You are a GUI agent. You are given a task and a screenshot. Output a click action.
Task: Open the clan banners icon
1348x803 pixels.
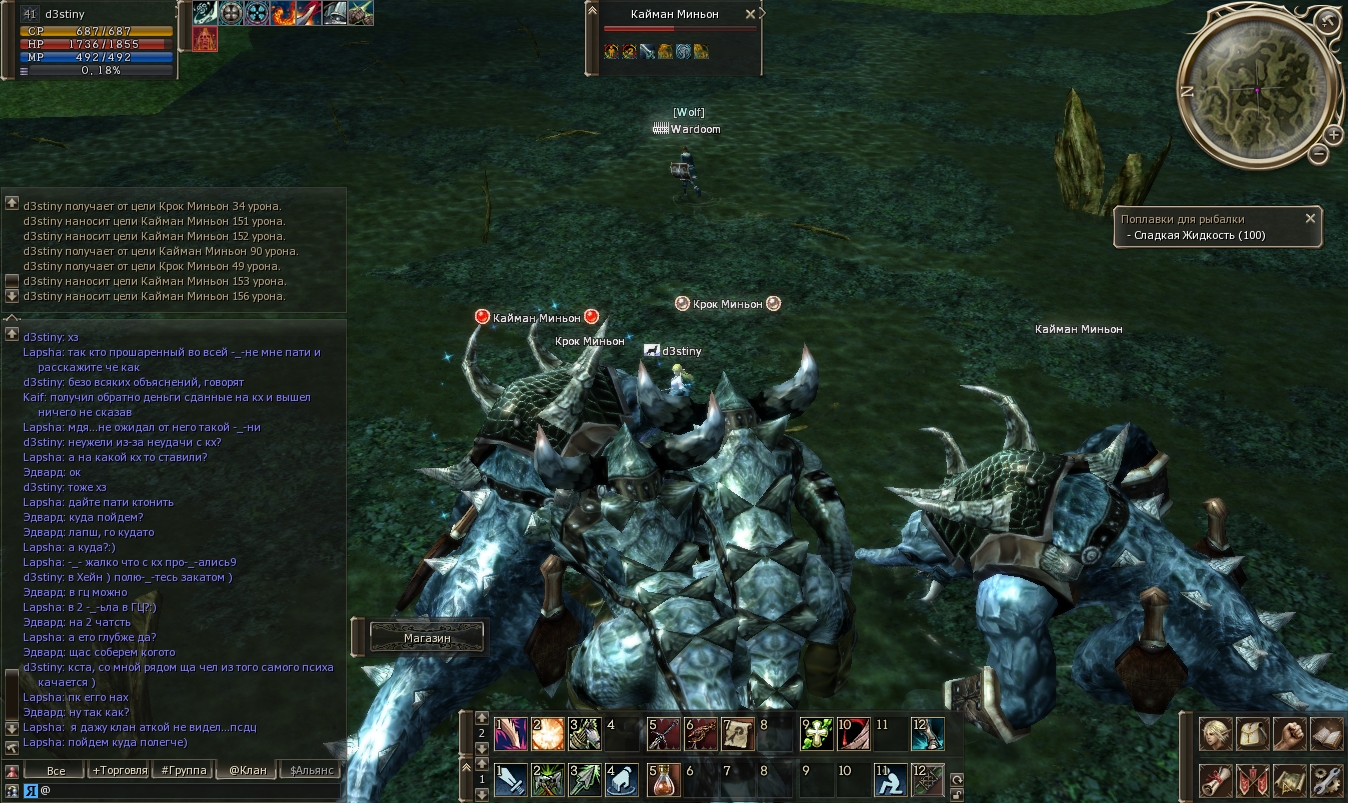[1253, 780]
